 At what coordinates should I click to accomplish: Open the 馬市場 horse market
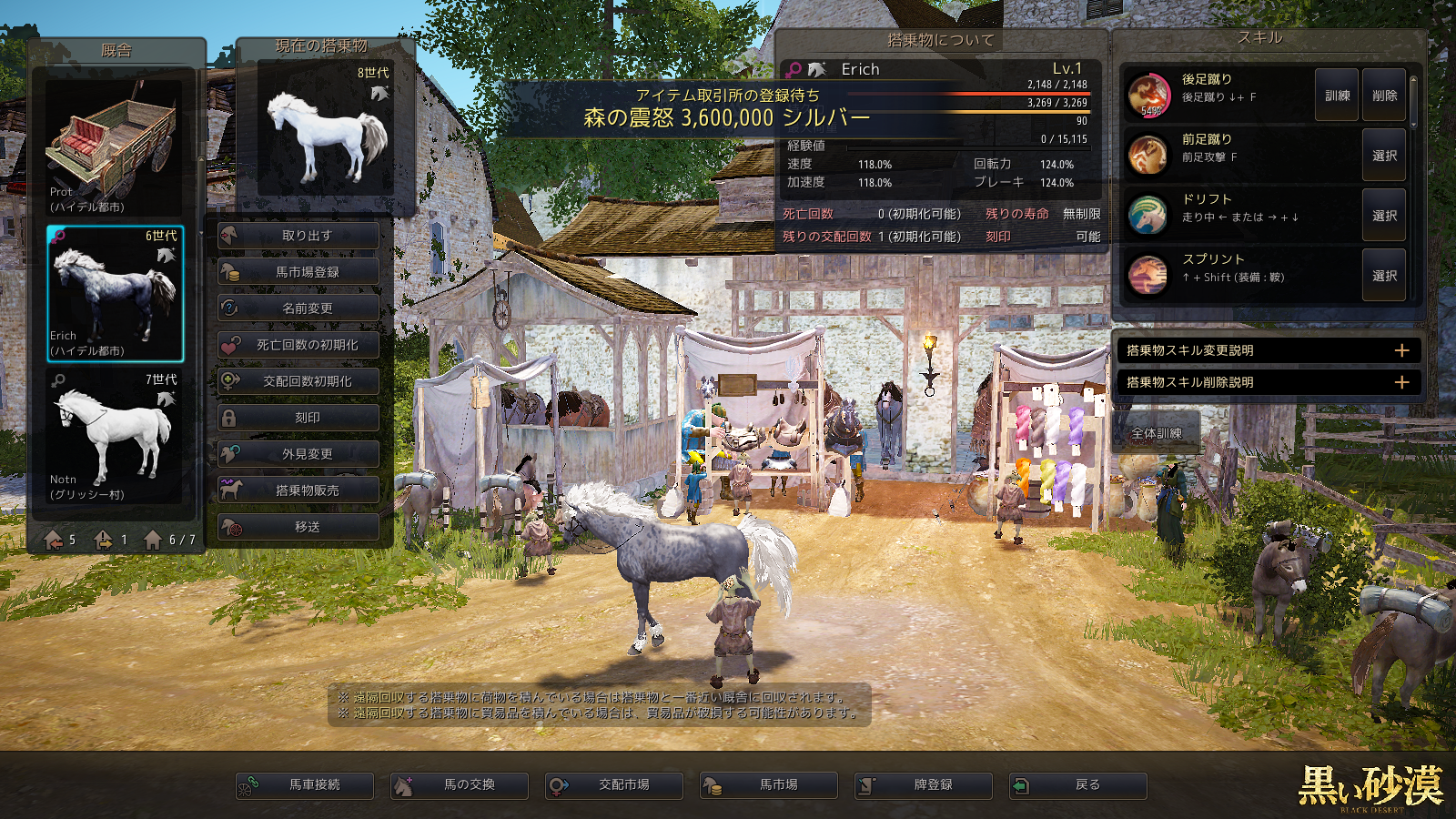(x=769, y=784)
